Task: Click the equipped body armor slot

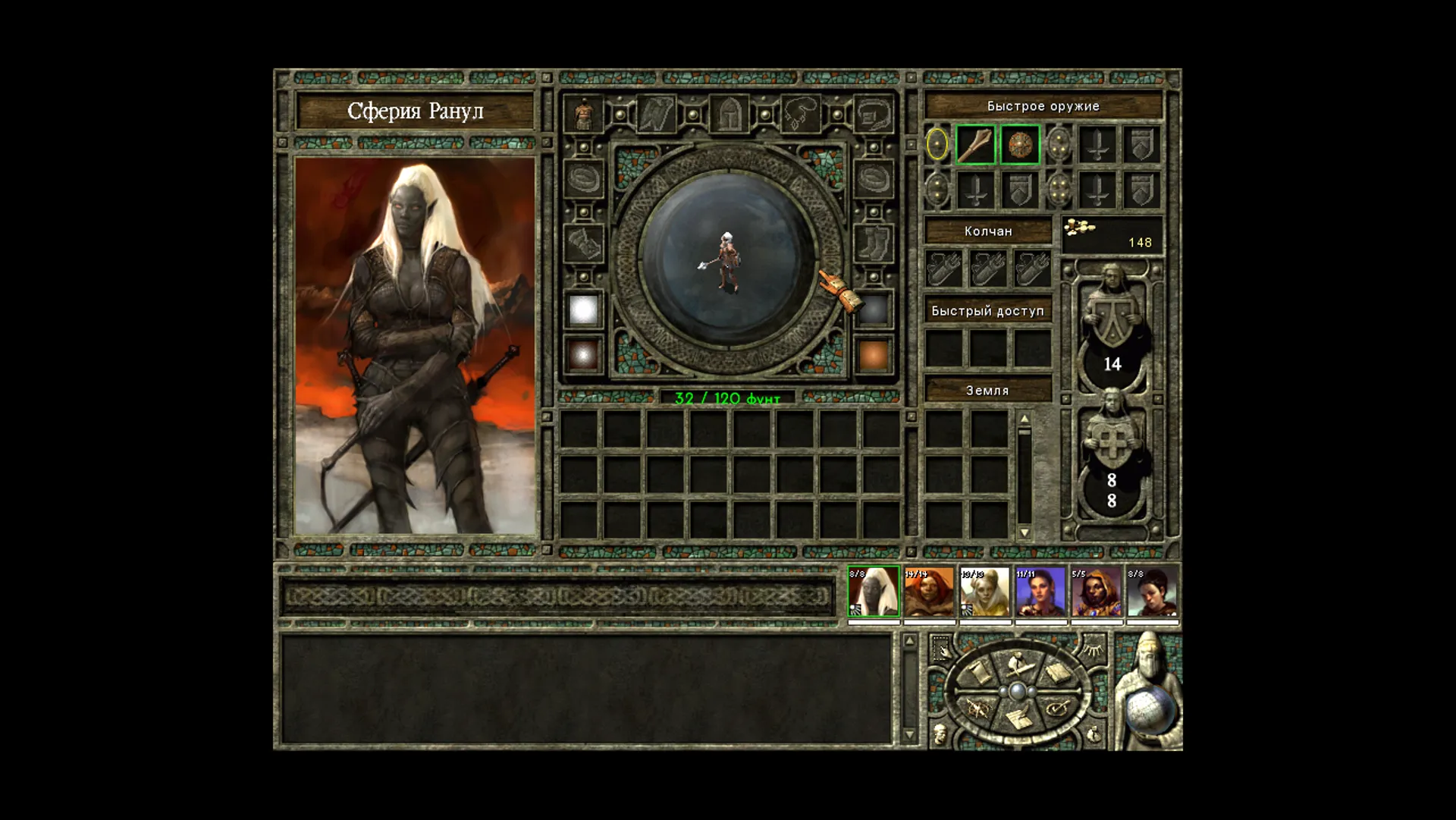Action: (x=583, y=114)
